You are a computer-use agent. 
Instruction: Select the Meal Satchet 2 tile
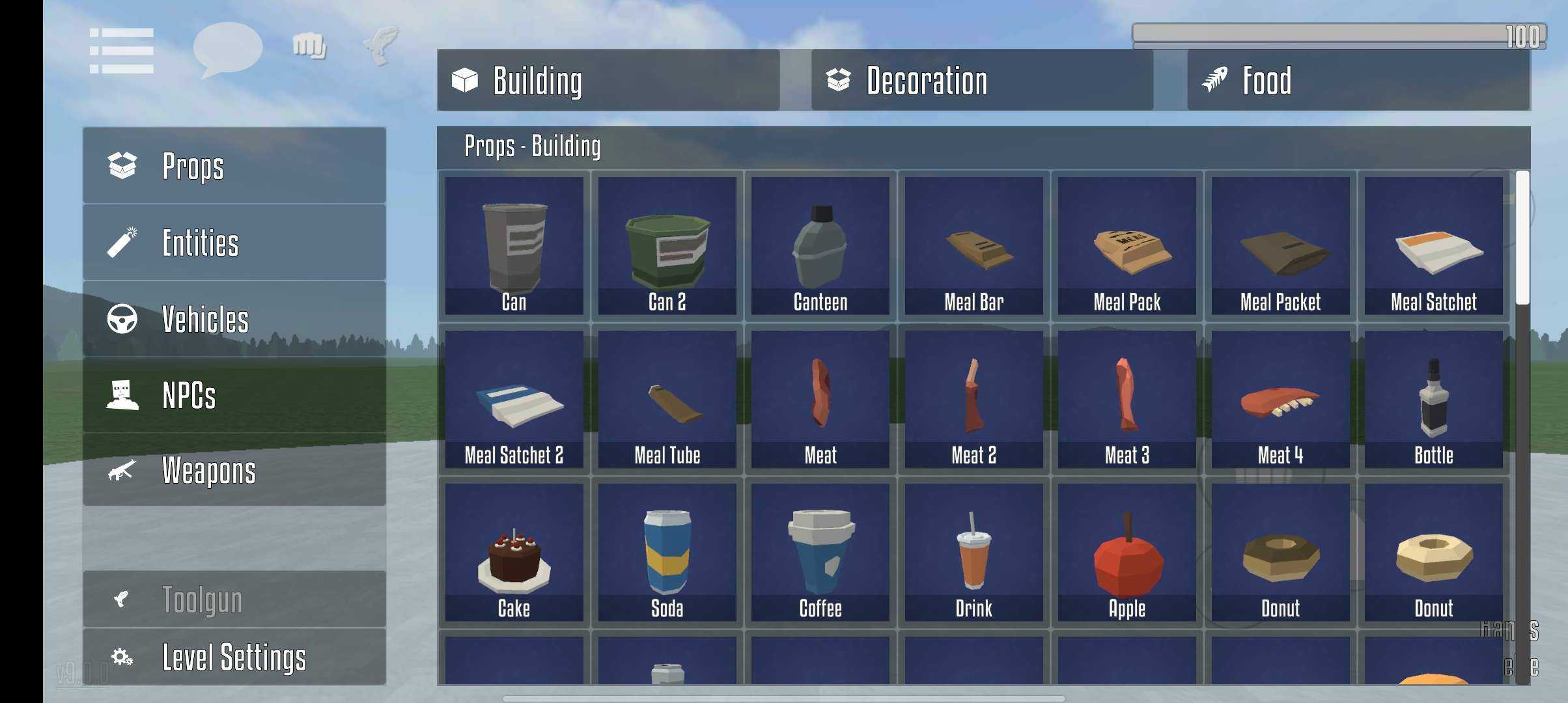514,399
